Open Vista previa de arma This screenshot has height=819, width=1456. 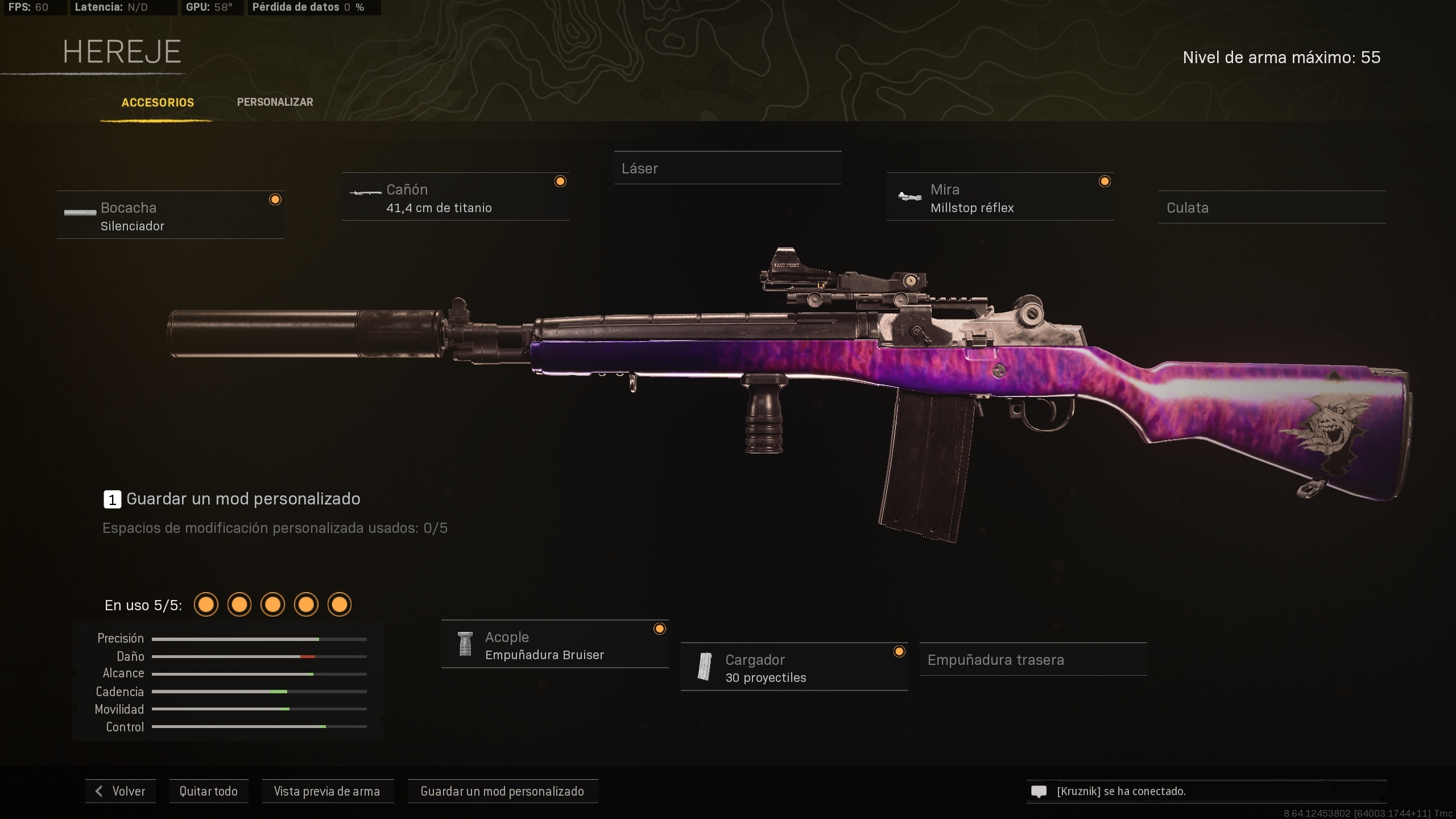click(x=328, y=791)
